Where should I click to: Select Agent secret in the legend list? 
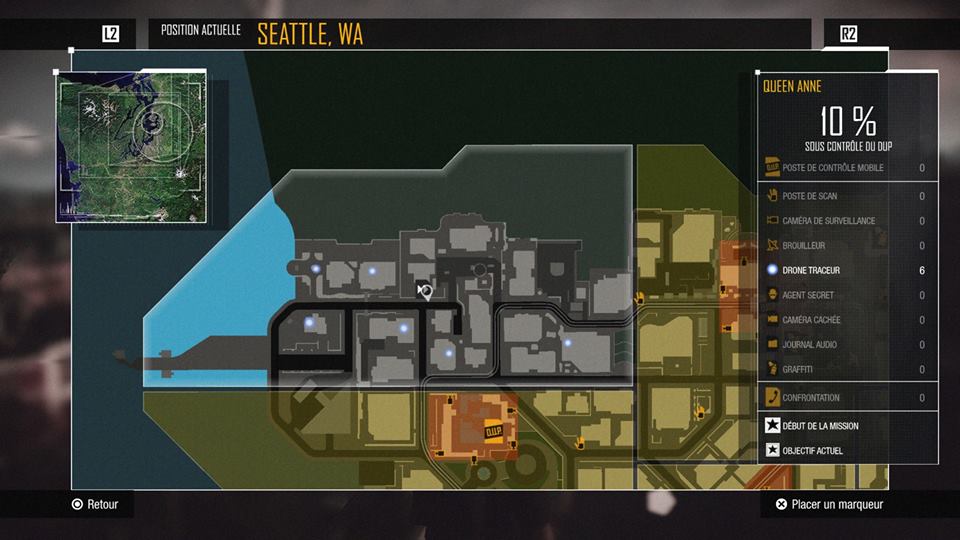[x=808, y=296]
